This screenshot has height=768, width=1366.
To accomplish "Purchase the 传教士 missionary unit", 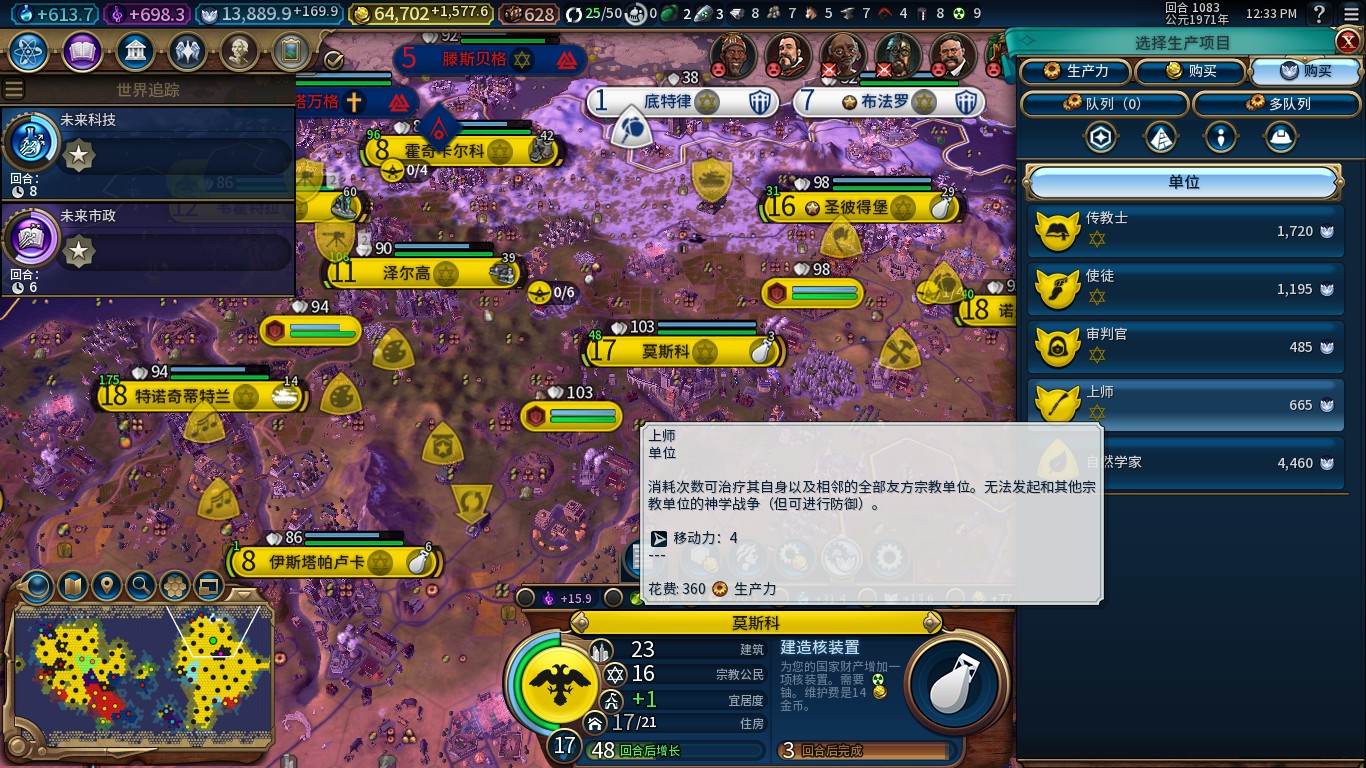I will (1185, 232).
